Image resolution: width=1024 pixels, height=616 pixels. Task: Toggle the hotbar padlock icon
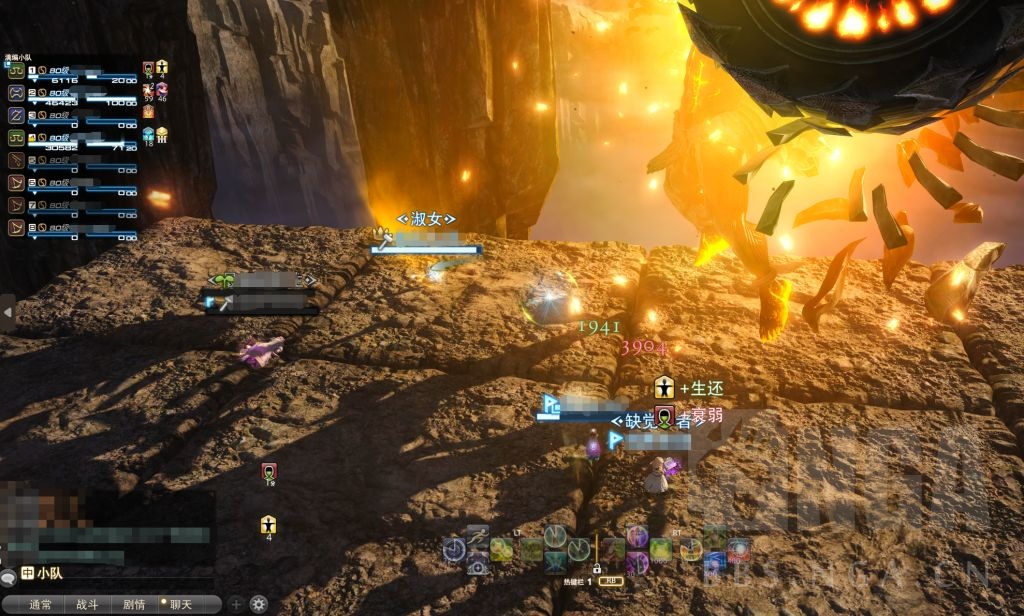596,568
